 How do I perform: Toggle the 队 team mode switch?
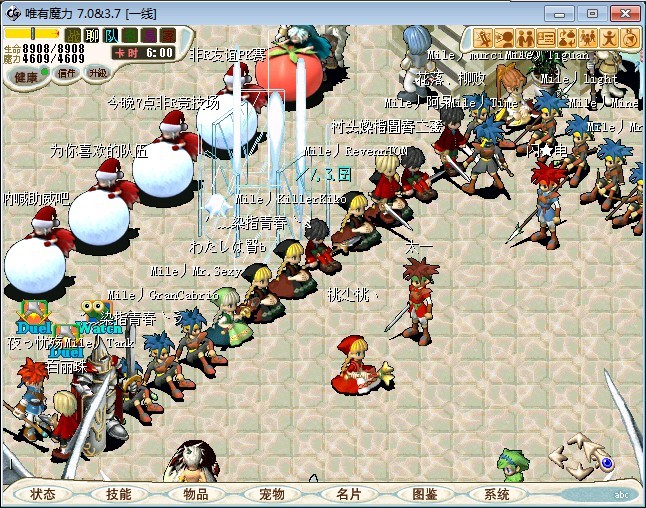pos(110,35)
